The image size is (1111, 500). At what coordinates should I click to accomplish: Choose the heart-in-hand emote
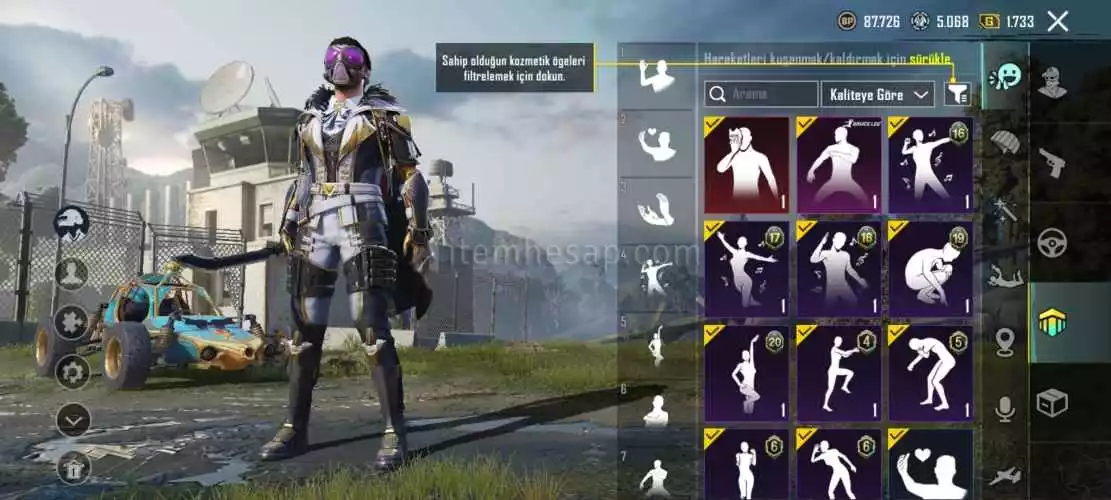tap(930, 464)
